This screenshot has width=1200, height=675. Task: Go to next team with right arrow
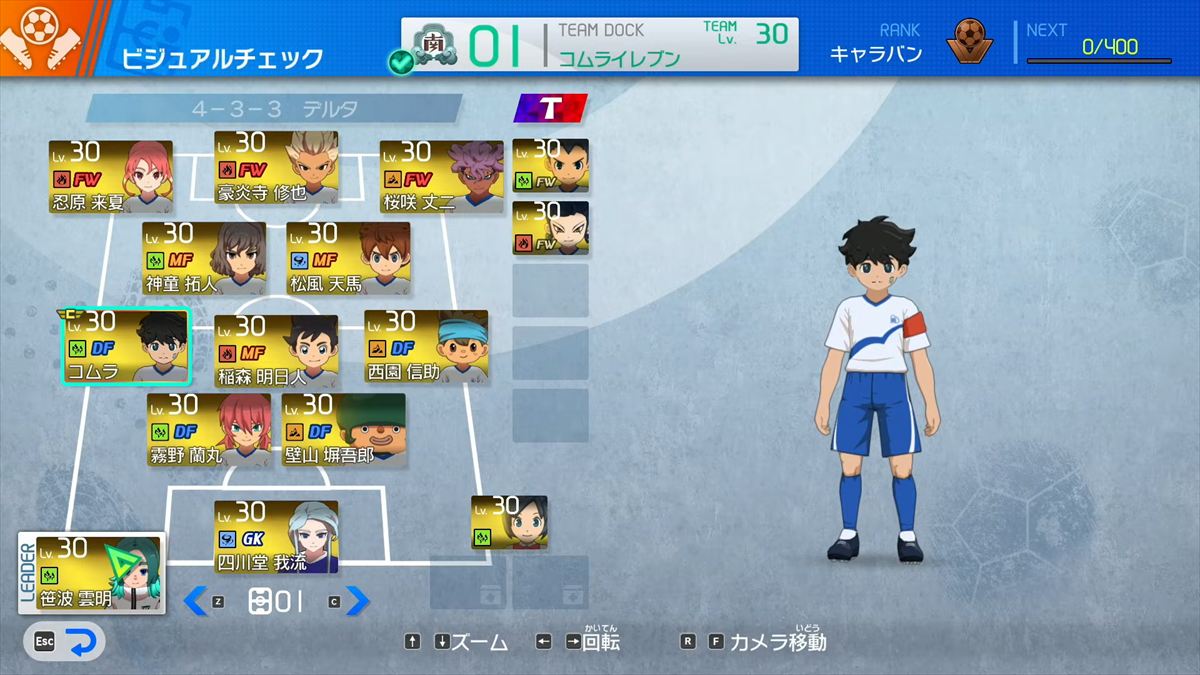coord(357,600)
